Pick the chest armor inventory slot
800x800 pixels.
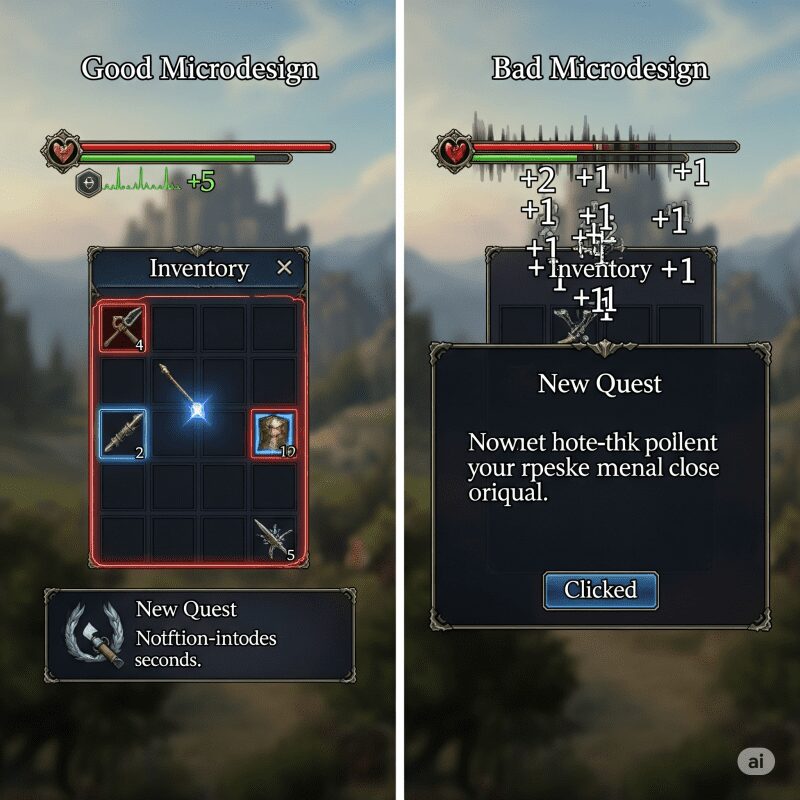(x=273, y=434)
